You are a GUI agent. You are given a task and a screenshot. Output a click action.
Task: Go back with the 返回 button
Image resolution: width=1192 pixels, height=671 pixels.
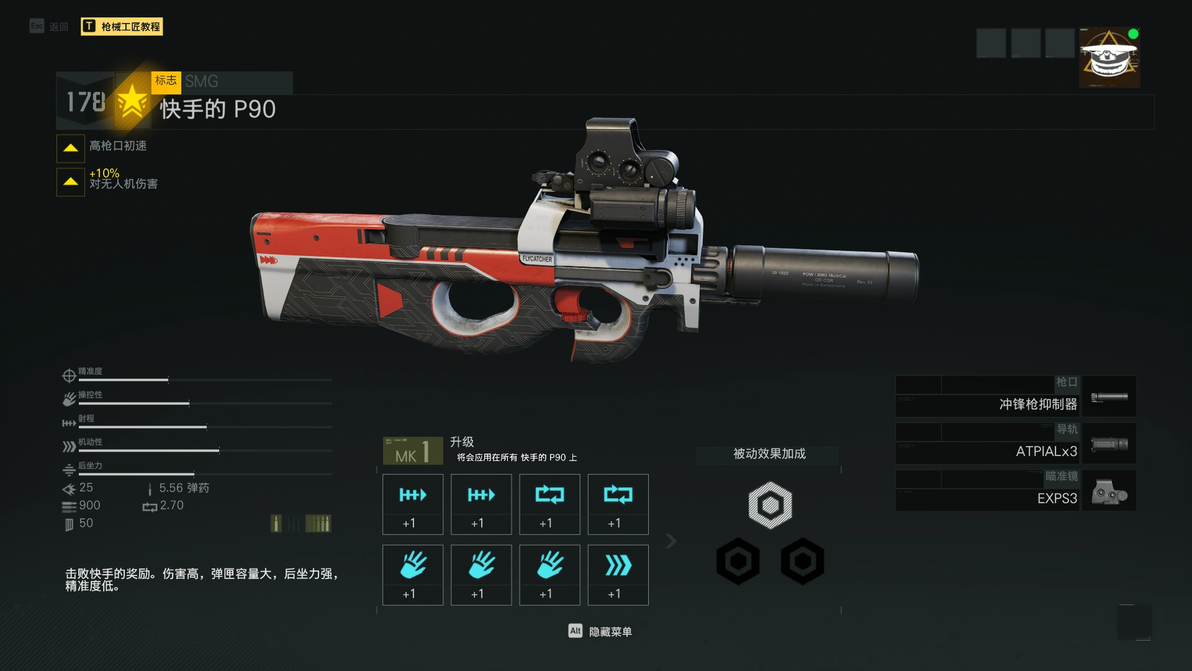(x=50, y=27)
